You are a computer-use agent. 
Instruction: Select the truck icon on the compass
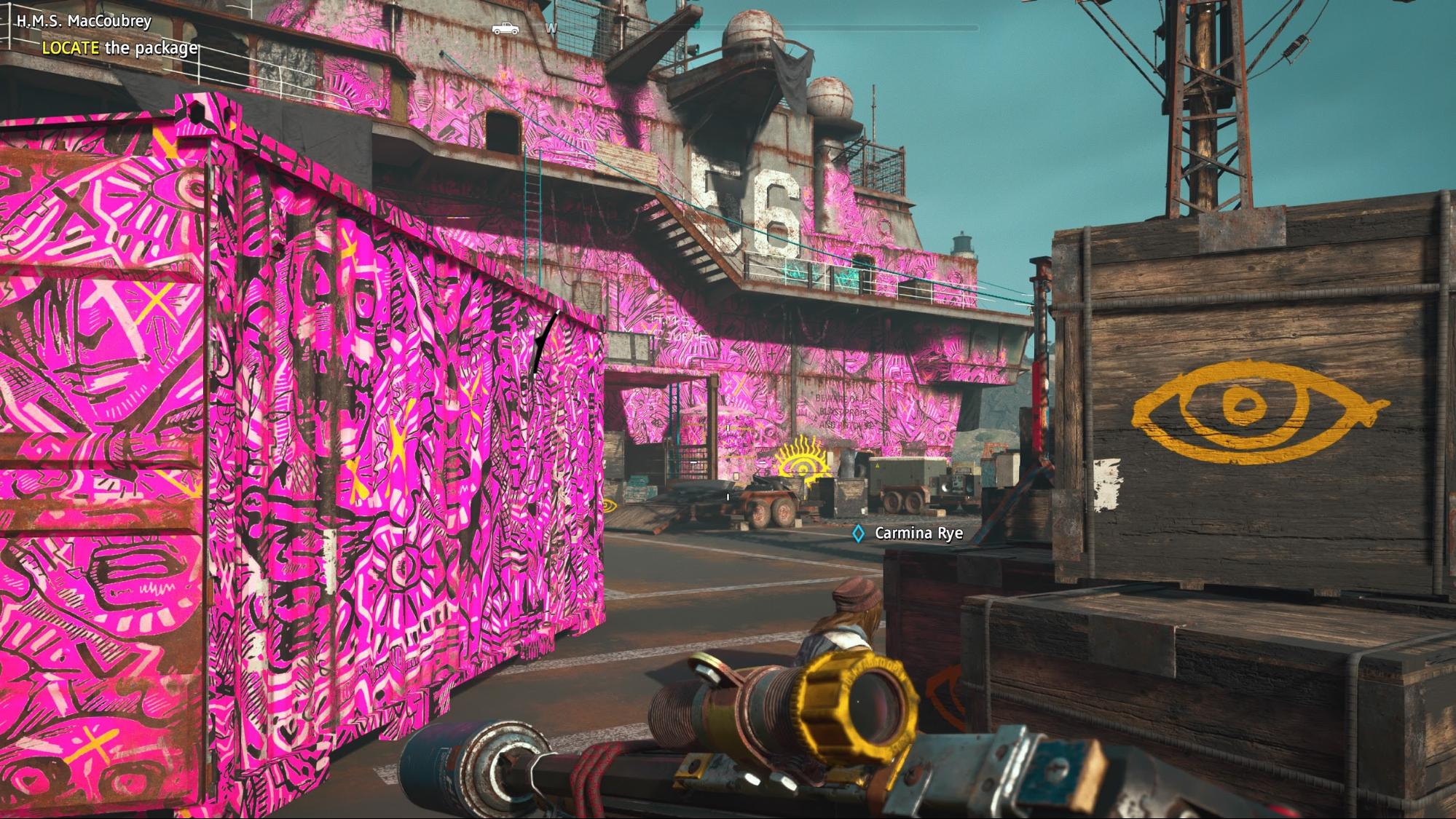(x=505, y=28)
